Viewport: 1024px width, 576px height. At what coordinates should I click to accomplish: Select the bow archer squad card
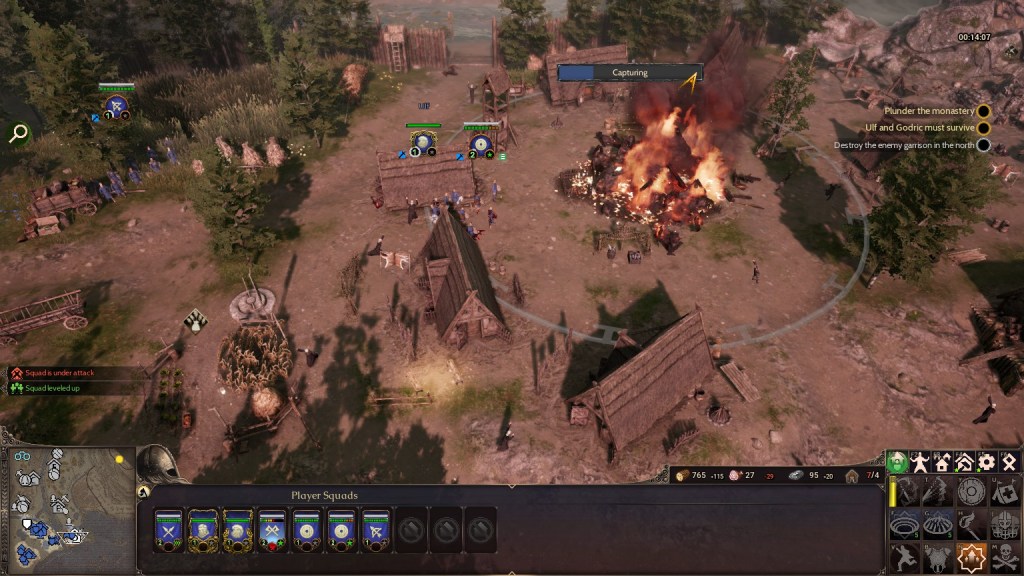click(x=375, y=530)
